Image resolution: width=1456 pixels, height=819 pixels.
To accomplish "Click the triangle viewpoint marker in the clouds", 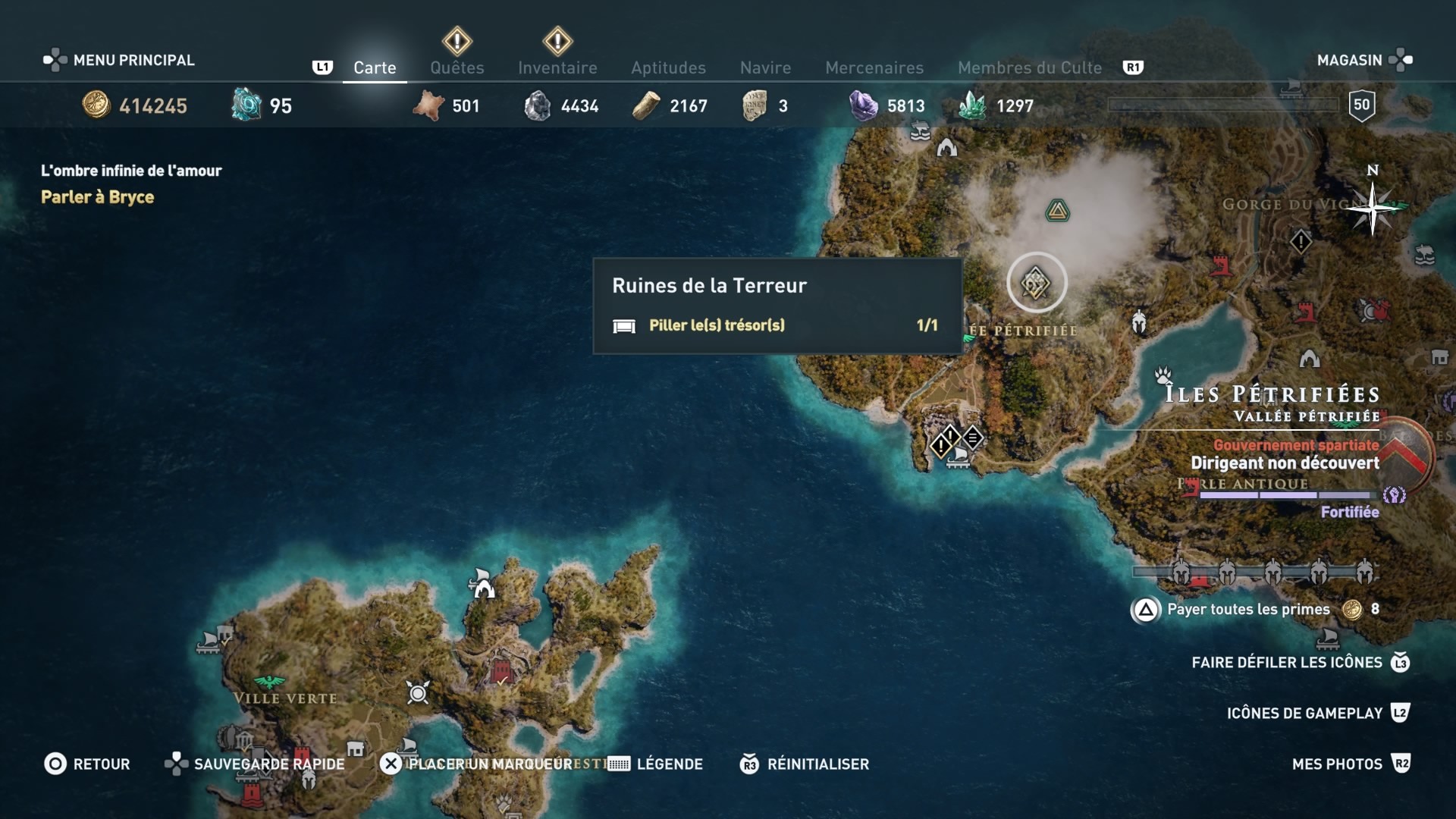I will [x=1057, y=211].
